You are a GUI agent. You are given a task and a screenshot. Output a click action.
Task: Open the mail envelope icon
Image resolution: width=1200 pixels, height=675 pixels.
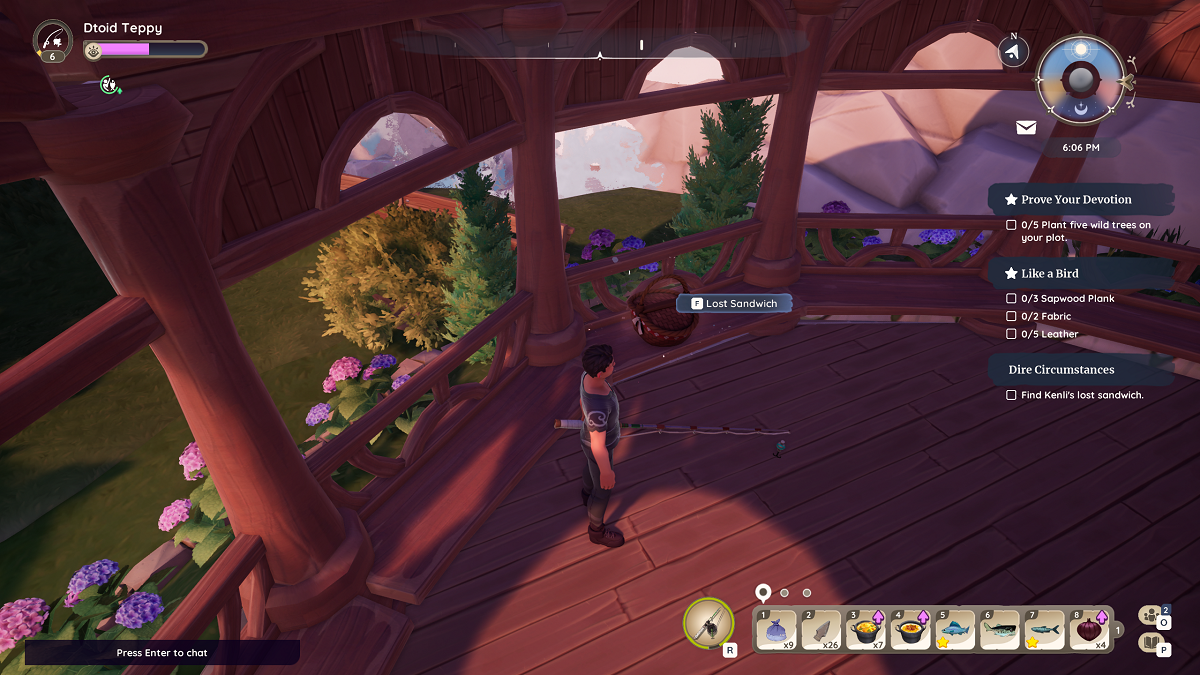[x=1026, y=128]
